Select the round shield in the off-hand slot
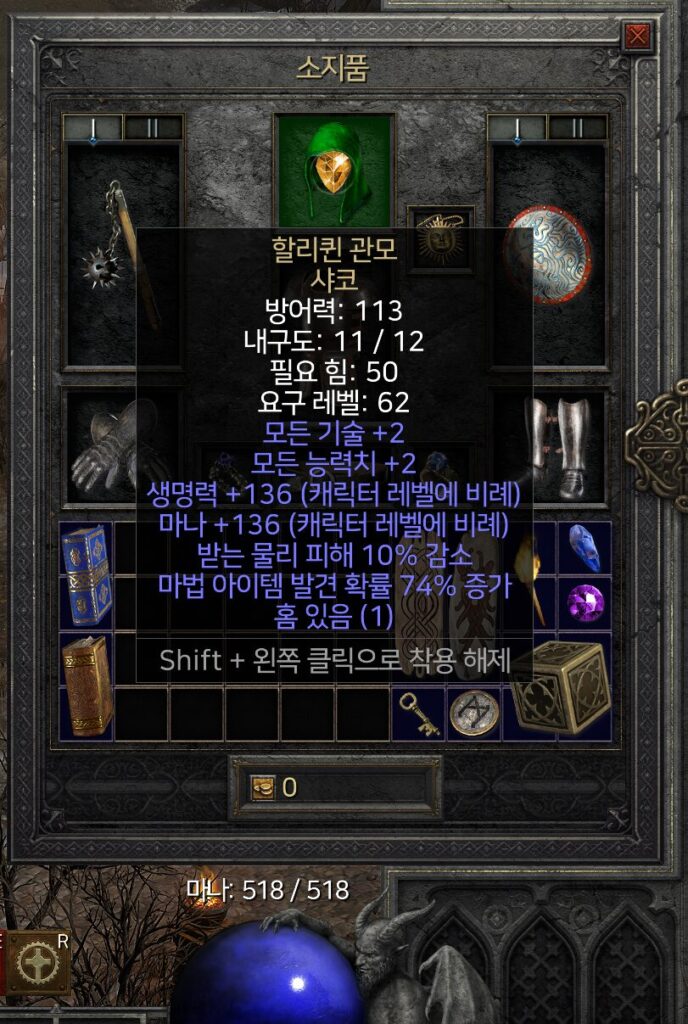 pyautogui.click(x=547, y=256)
